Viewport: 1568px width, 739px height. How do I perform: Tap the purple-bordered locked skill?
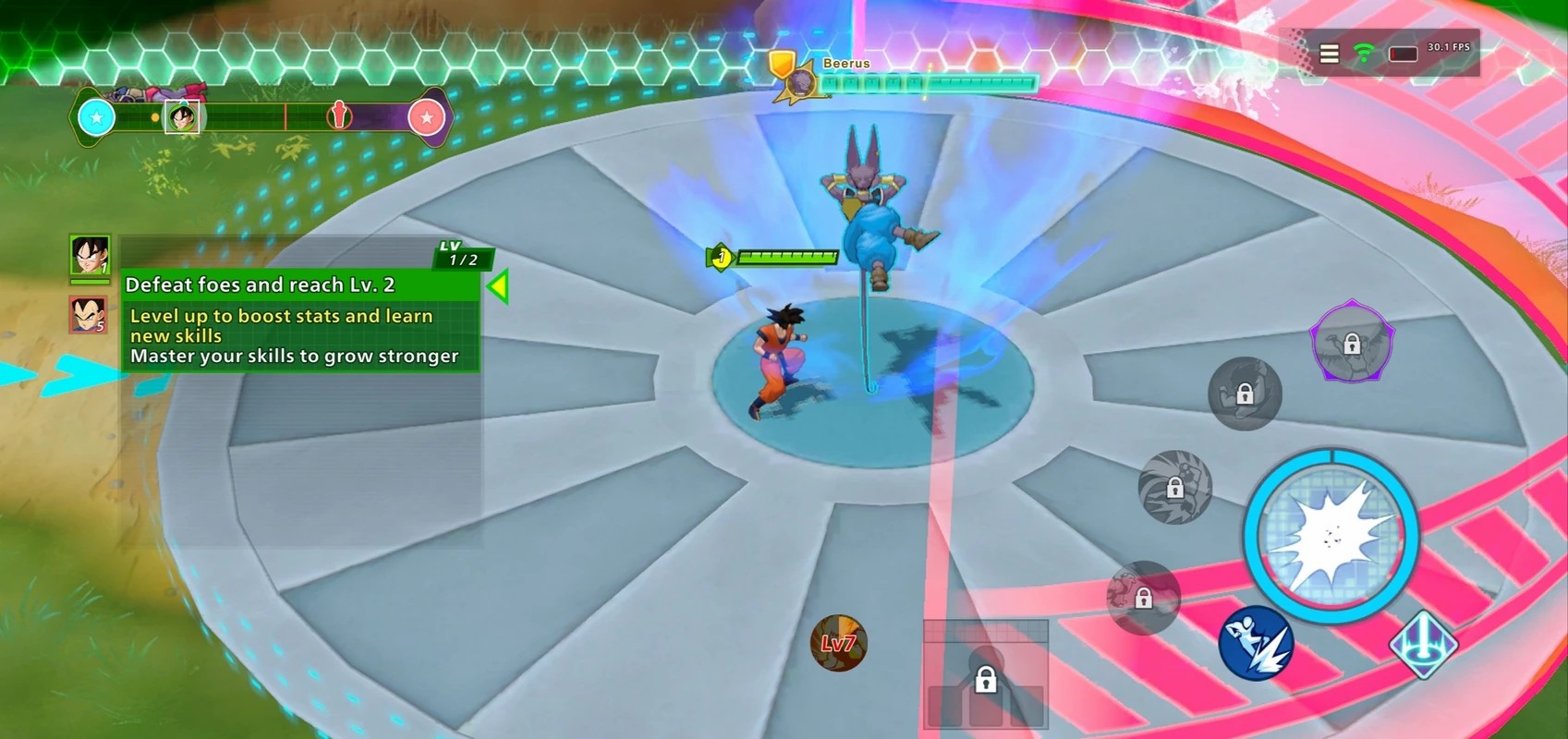pos(1352,342)
